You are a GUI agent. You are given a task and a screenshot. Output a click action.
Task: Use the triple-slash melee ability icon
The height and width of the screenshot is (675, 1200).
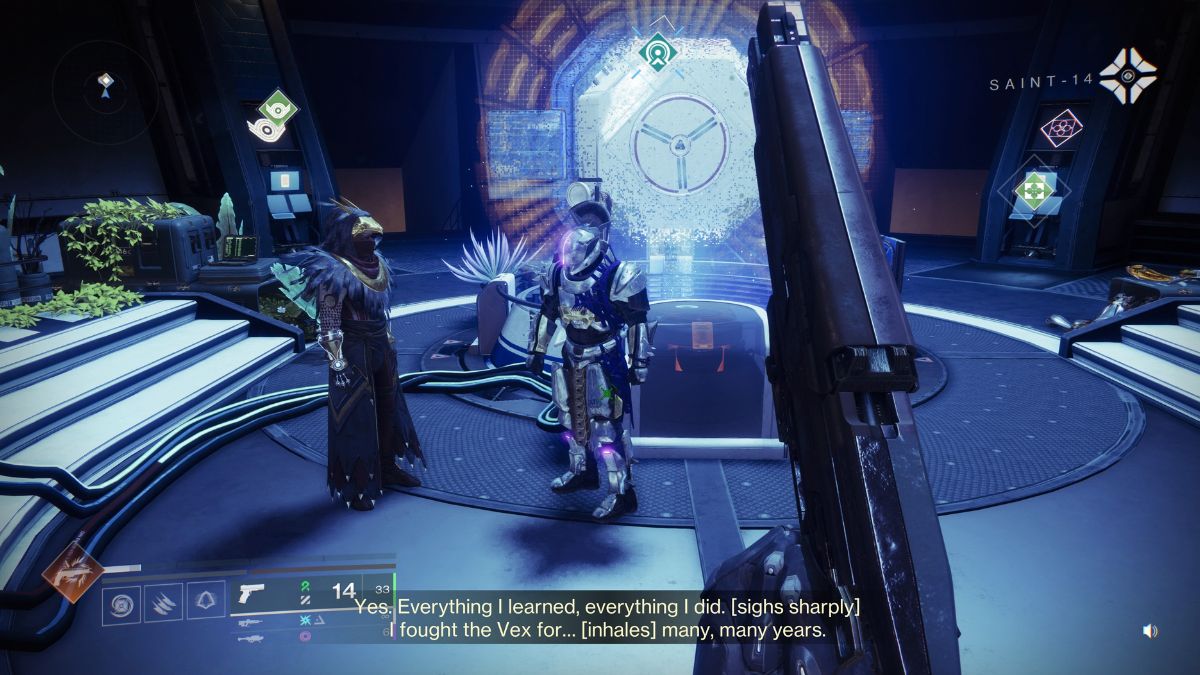pyautogui.click(x=162, y=604)
